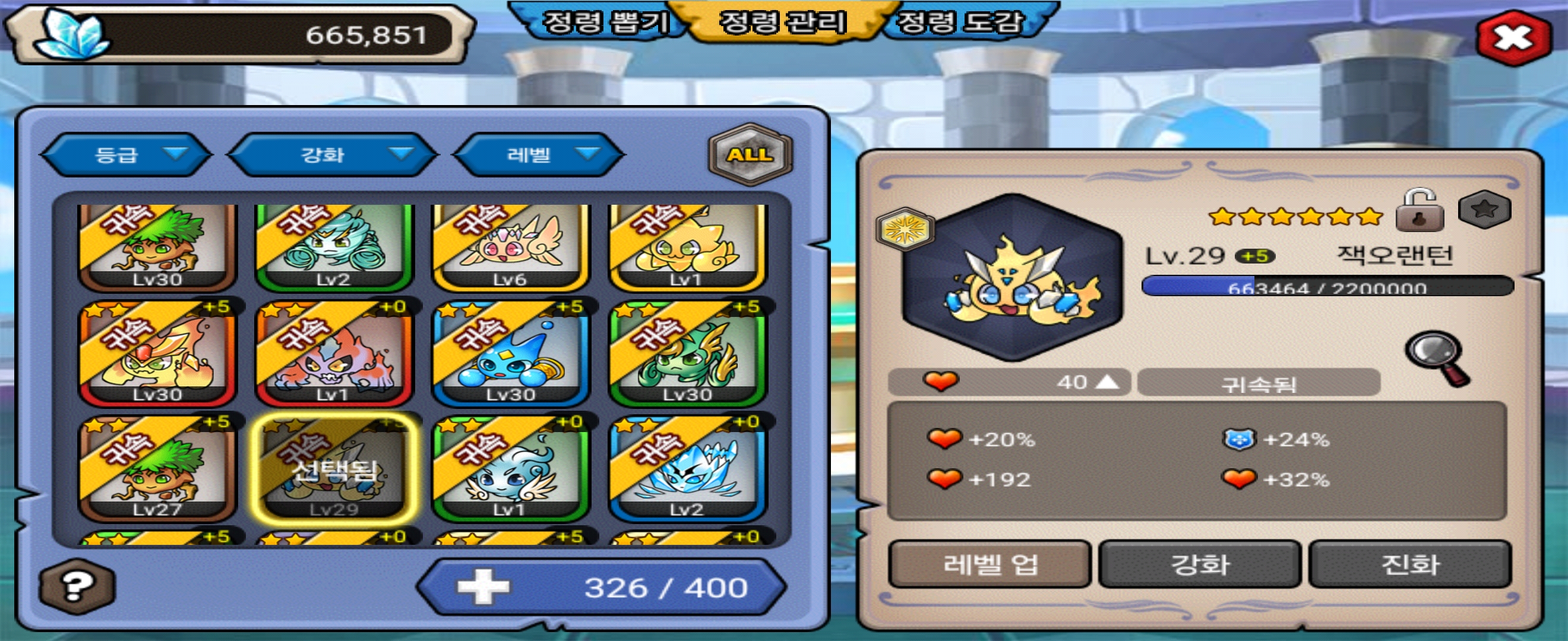1568x641 pixels.
Task: Open the question mark help button
Action: coord(75,586)
